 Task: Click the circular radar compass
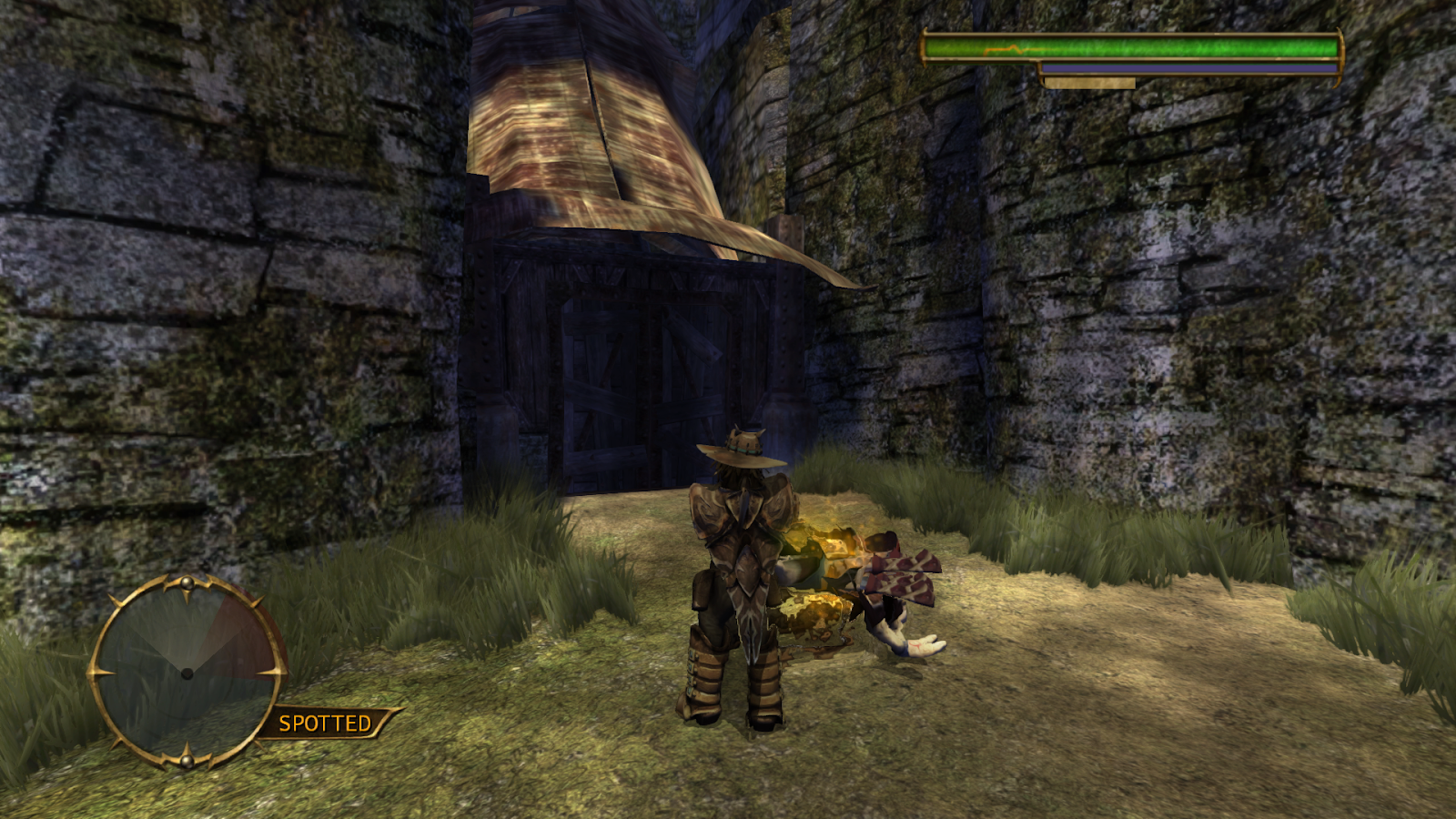click(187, 672)
